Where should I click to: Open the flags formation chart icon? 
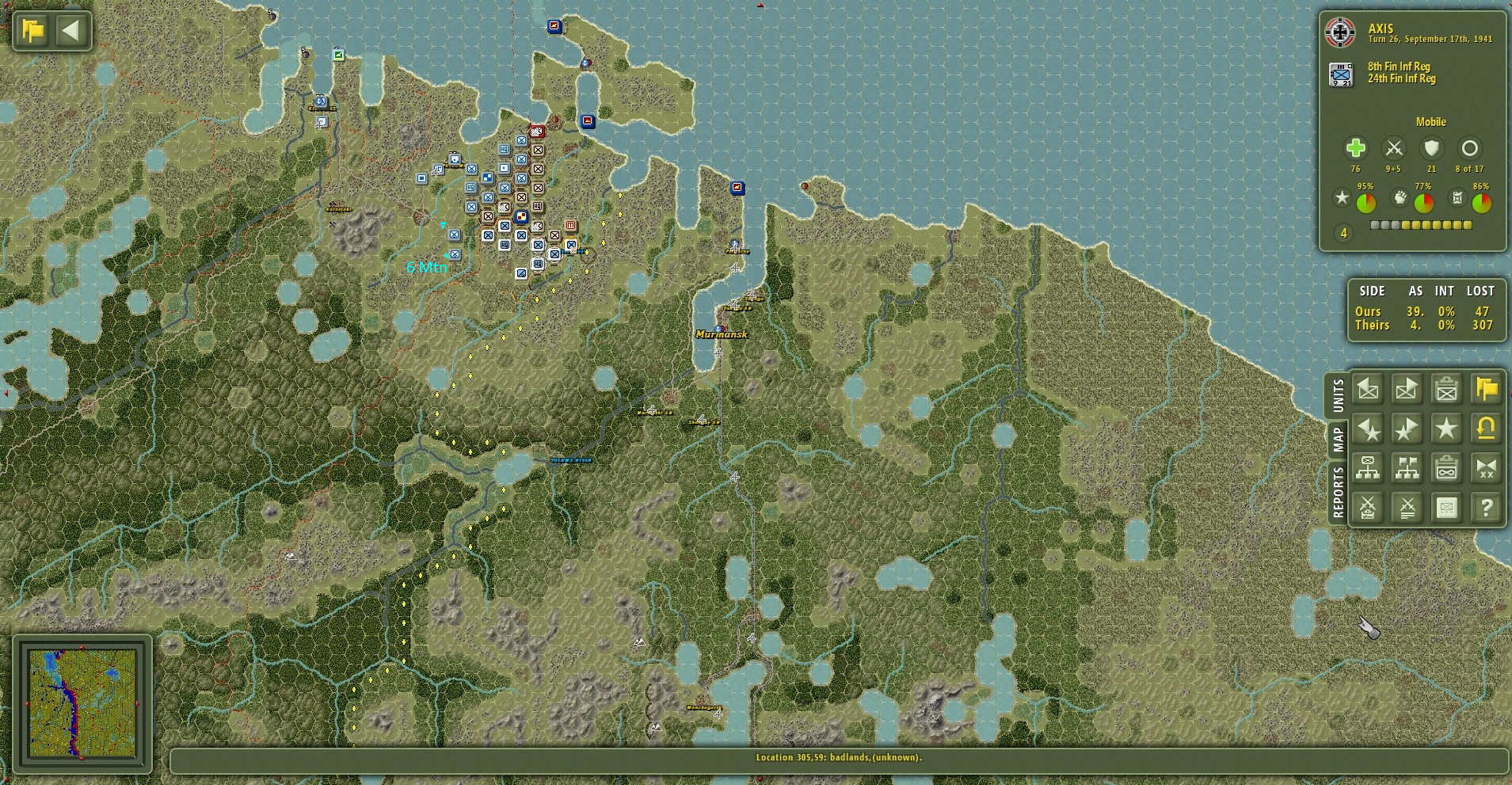(x=1407, y=468)
